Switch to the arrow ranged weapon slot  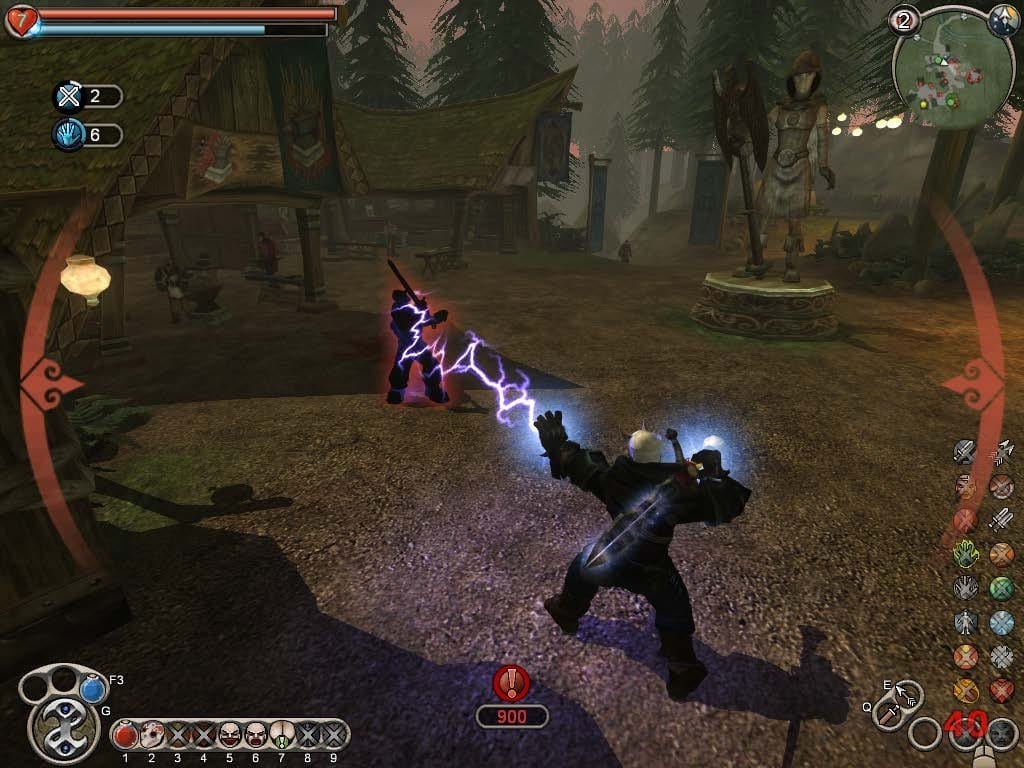[907, 693]
